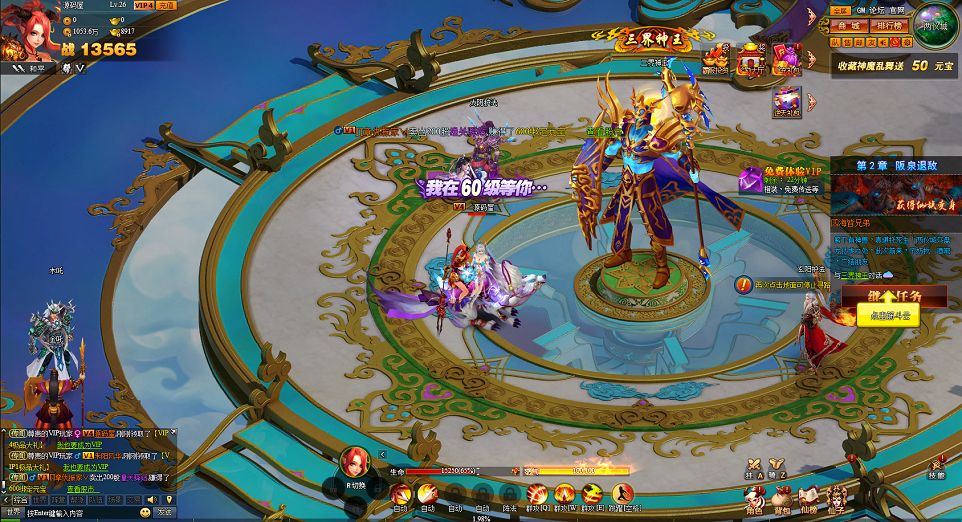962x522 pixels.
Task: Open the red envelope gift bag icon
Action: 786,58
